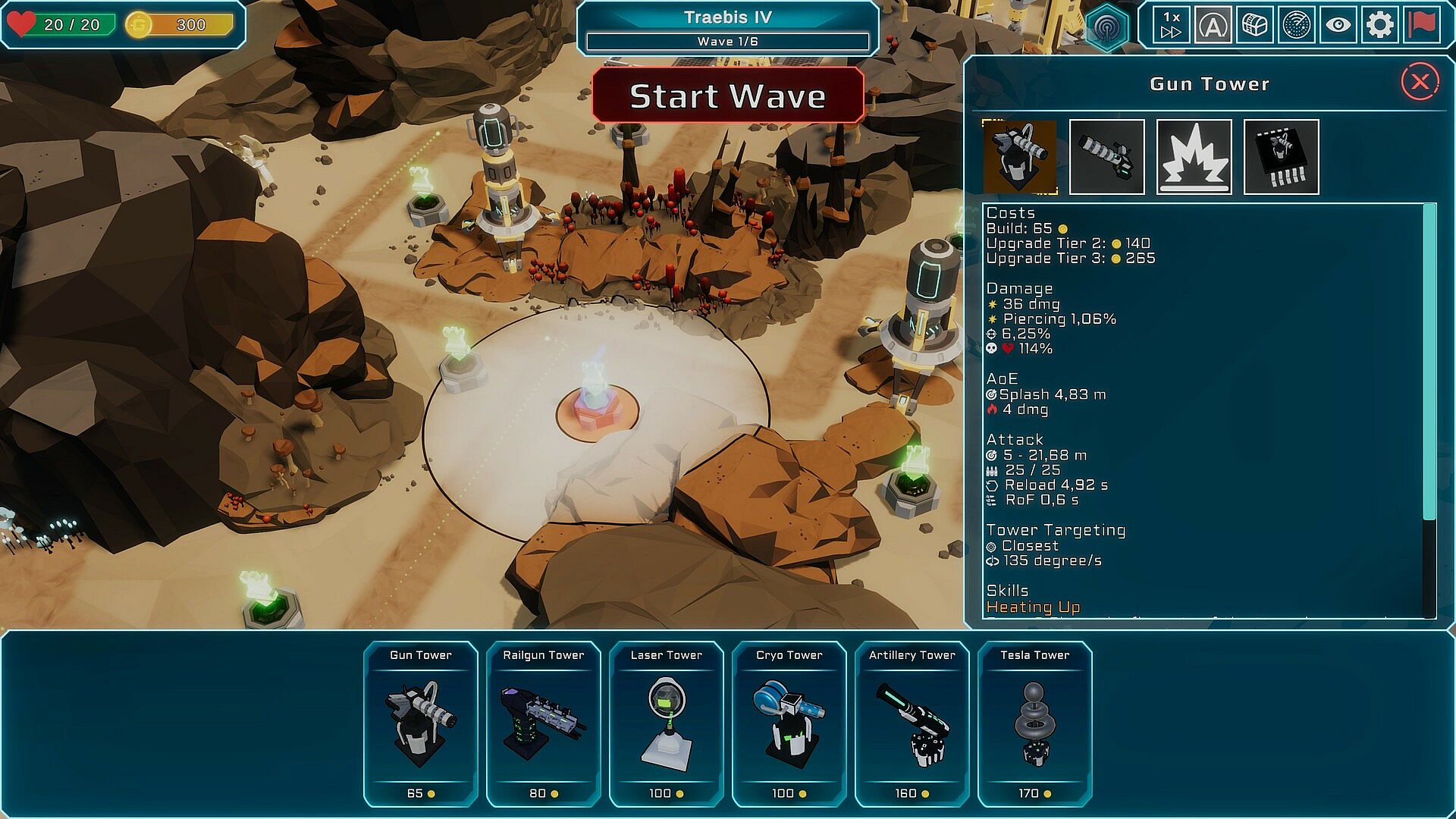
Task: Open settings via the gear icon
Action: click(1380, 25)
